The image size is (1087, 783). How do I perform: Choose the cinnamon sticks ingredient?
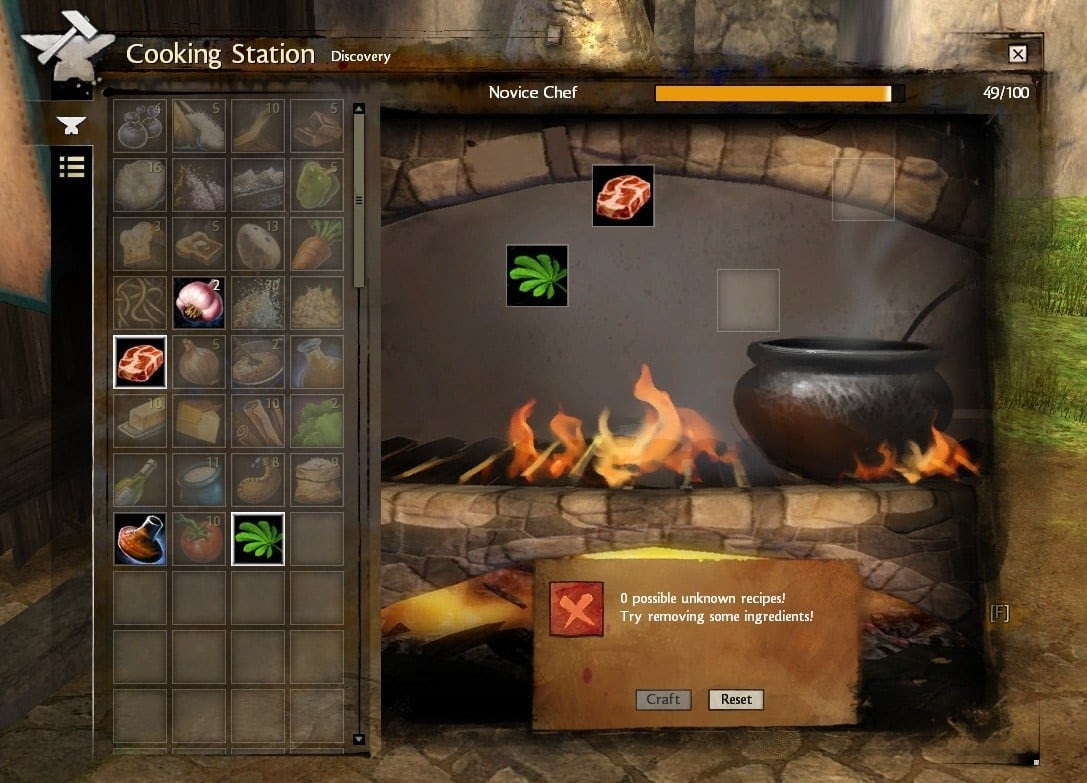pos(258,420)
